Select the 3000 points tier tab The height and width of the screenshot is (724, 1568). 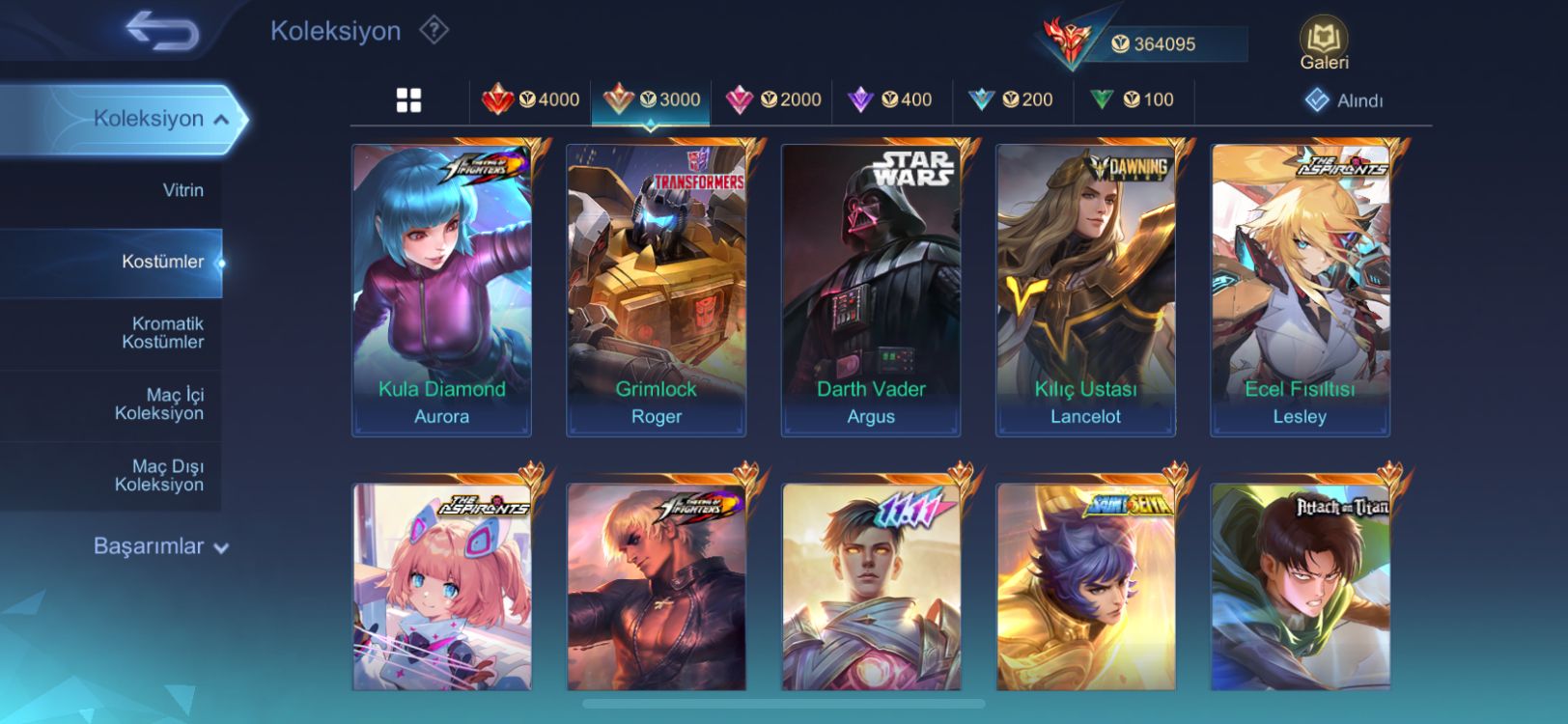(x=652, y=99)
